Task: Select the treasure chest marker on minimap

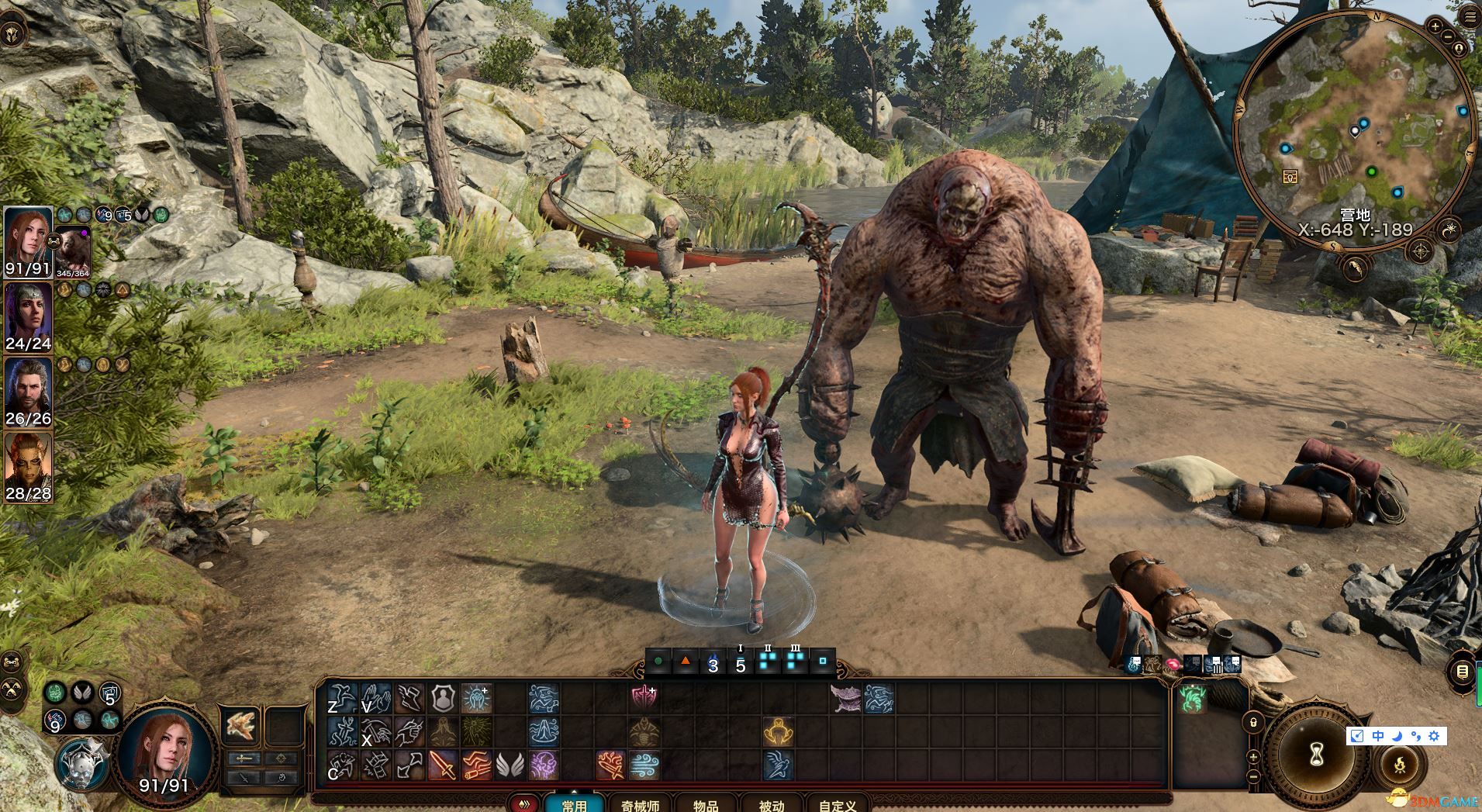Action: 1290,177
